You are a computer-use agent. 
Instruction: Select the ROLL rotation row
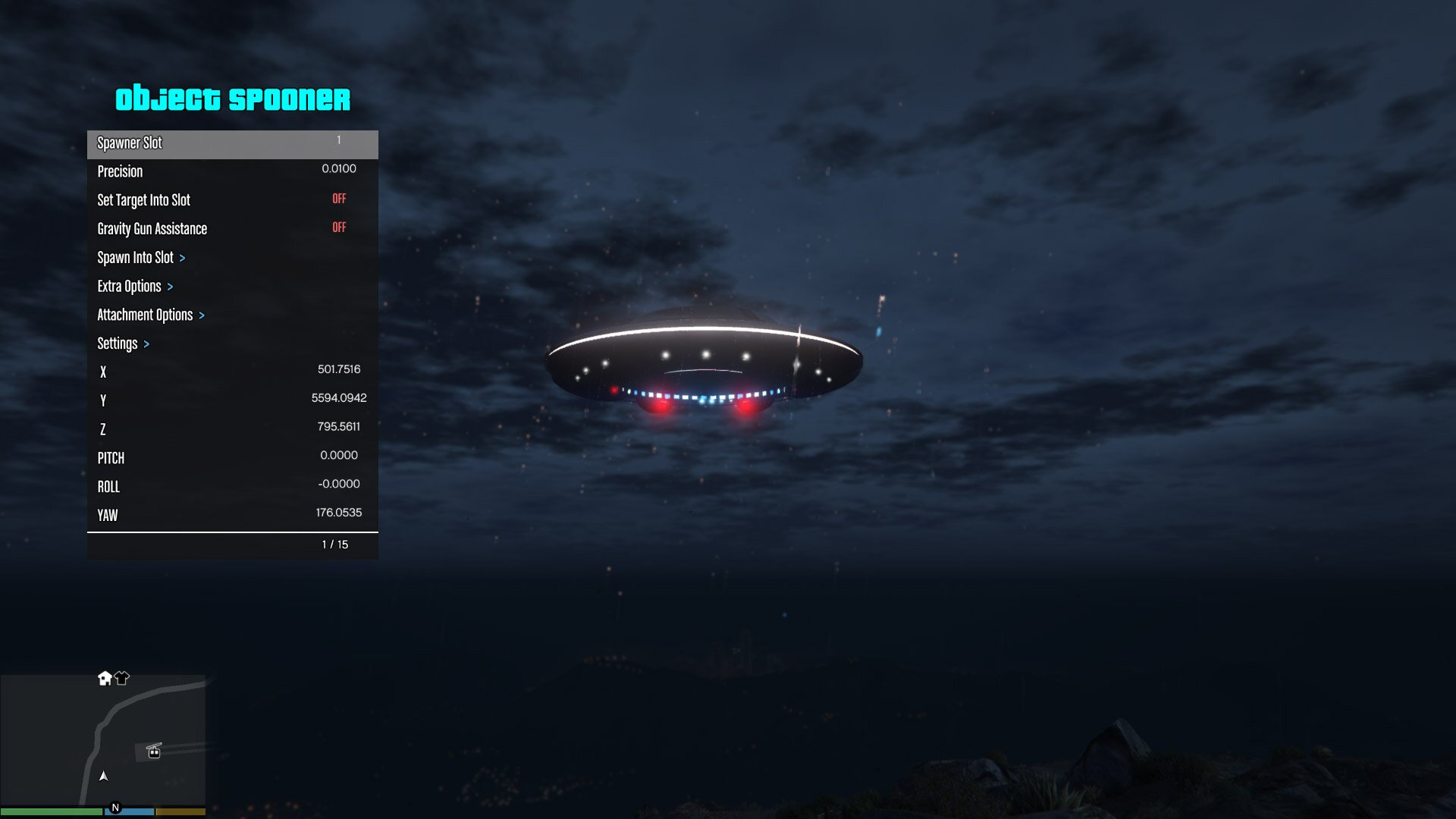(x=232, y=487)
